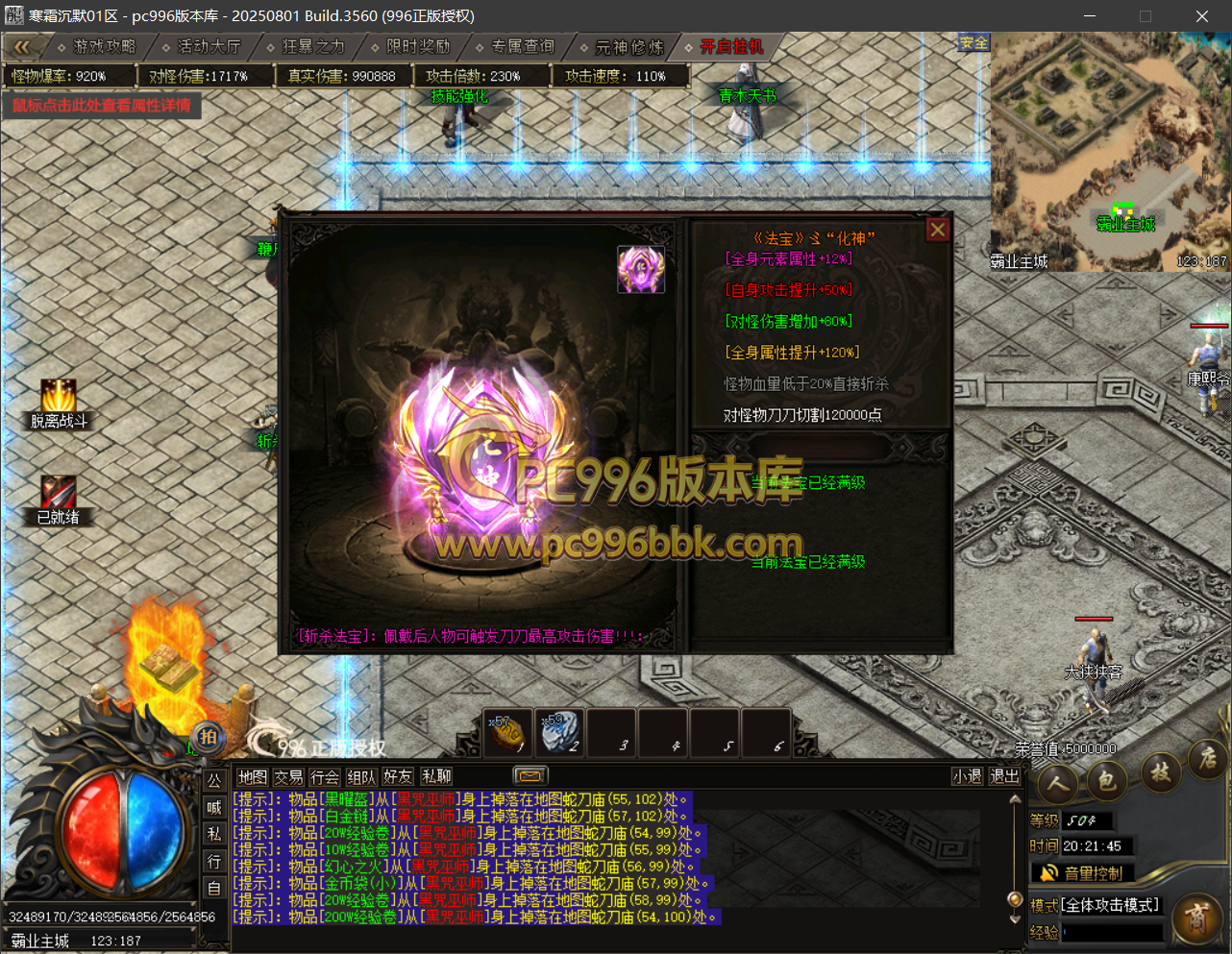The width and height of the screenshot is (1232, 954).
Task: Click the red attribute details banner
Action: point(102,106)
